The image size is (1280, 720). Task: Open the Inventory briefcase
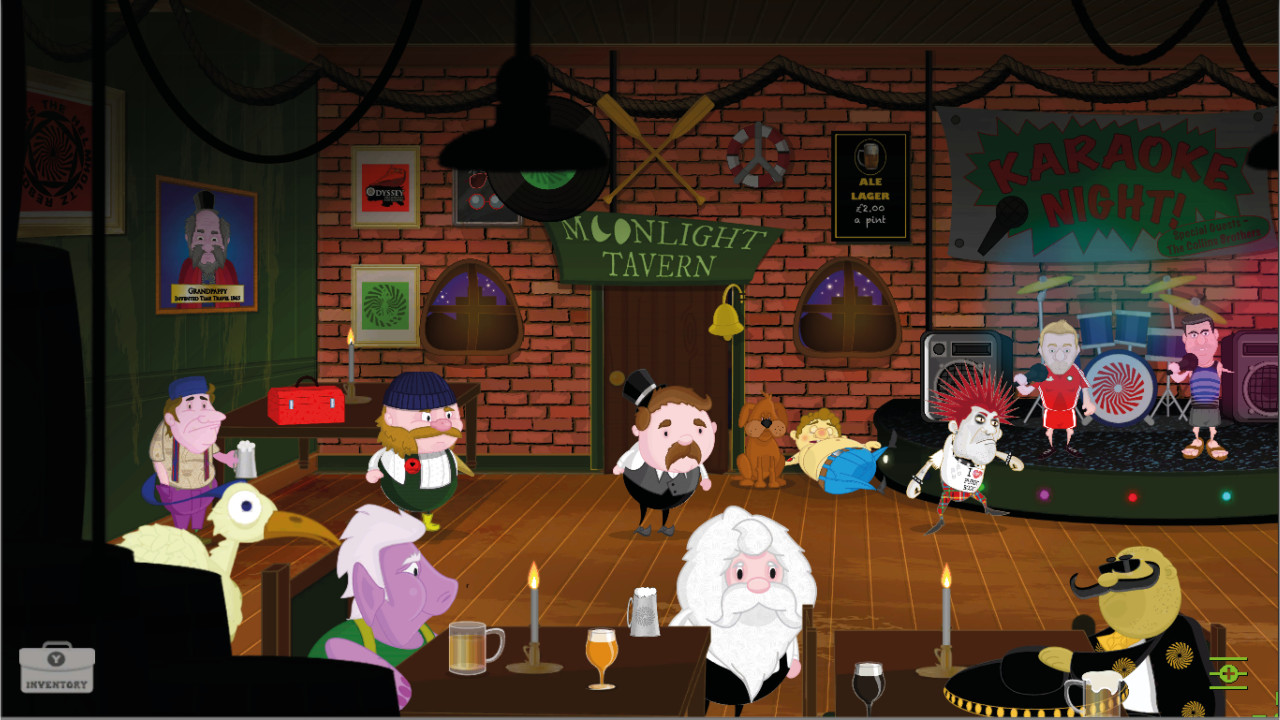58,670
